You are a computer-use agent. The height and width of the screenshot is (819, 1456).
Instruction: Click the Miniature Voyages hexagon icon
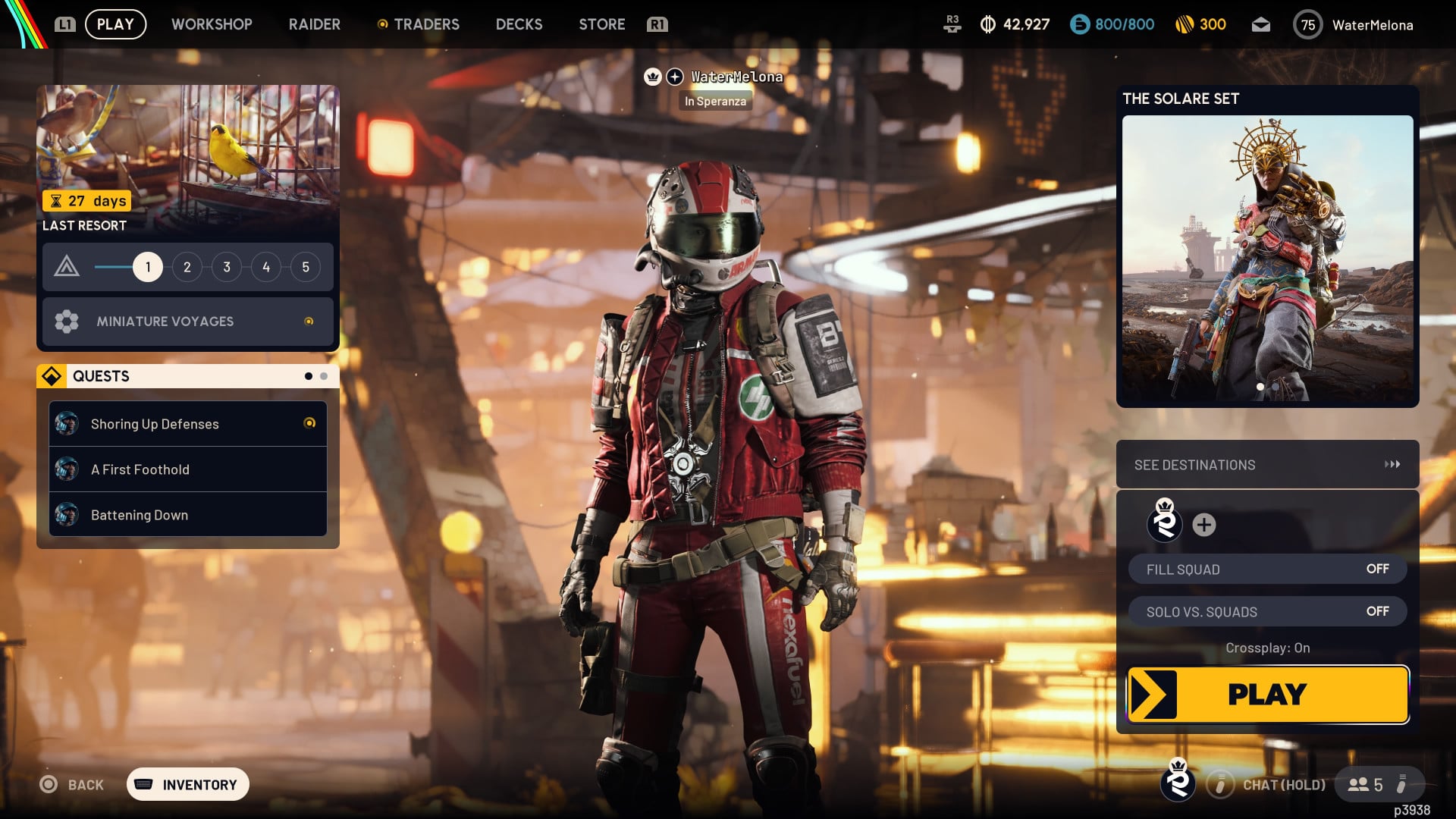(67, 322)
